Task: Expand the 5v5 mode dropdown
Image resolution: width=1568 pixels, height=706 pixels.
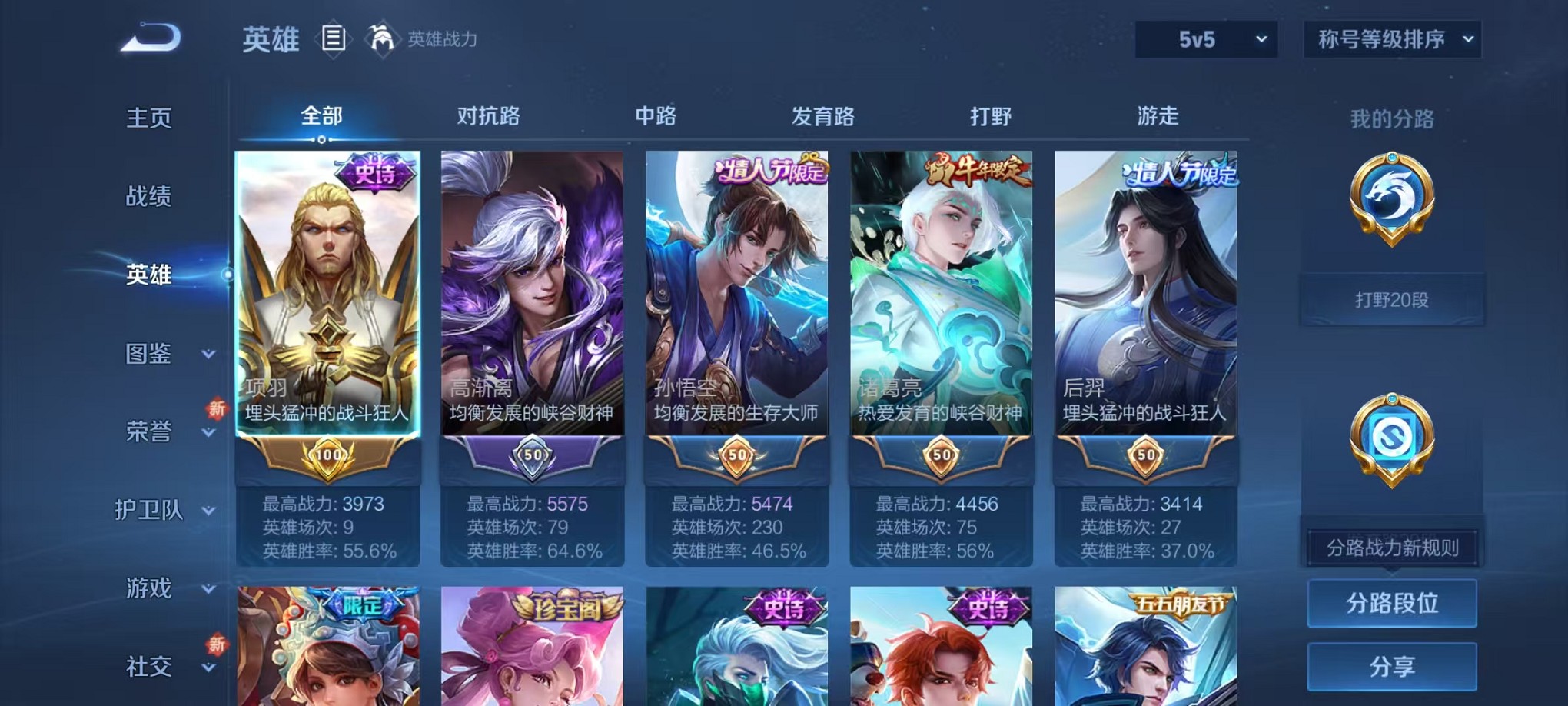Action: pyautogui.click(x=1205, y=38)
